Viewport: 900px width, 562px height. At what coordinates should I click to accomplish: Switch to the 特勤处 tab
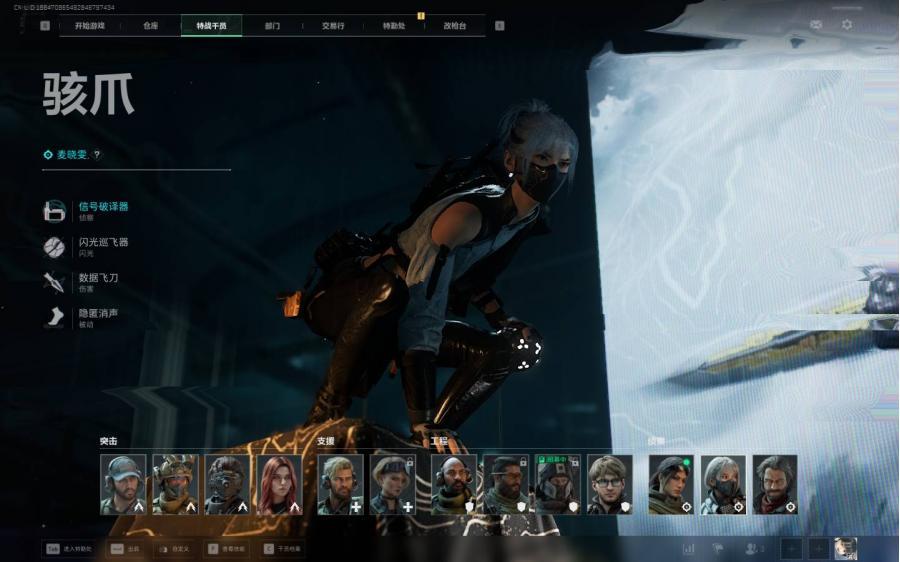tap(394, 26)
